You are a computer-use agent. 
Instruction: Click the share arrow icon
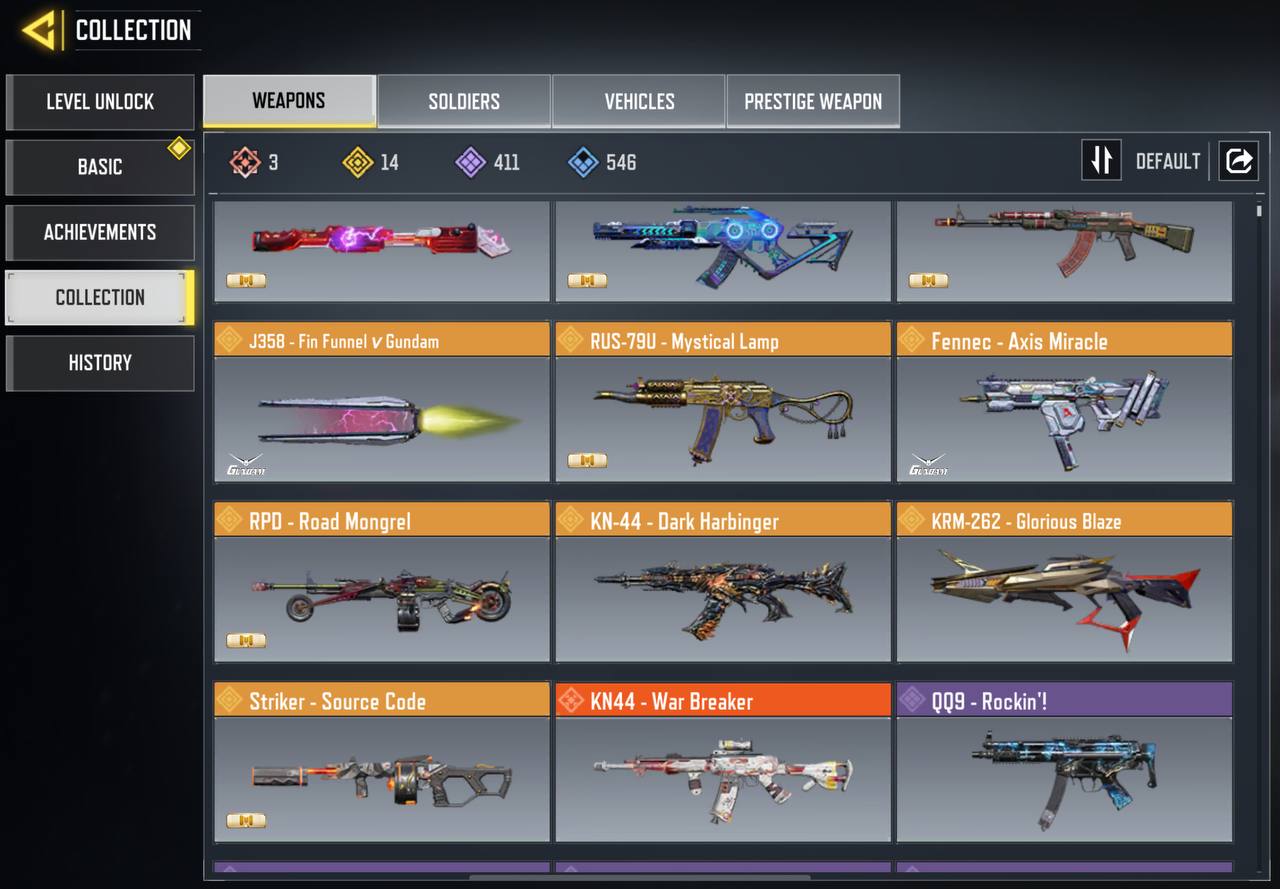point(1238,161)
